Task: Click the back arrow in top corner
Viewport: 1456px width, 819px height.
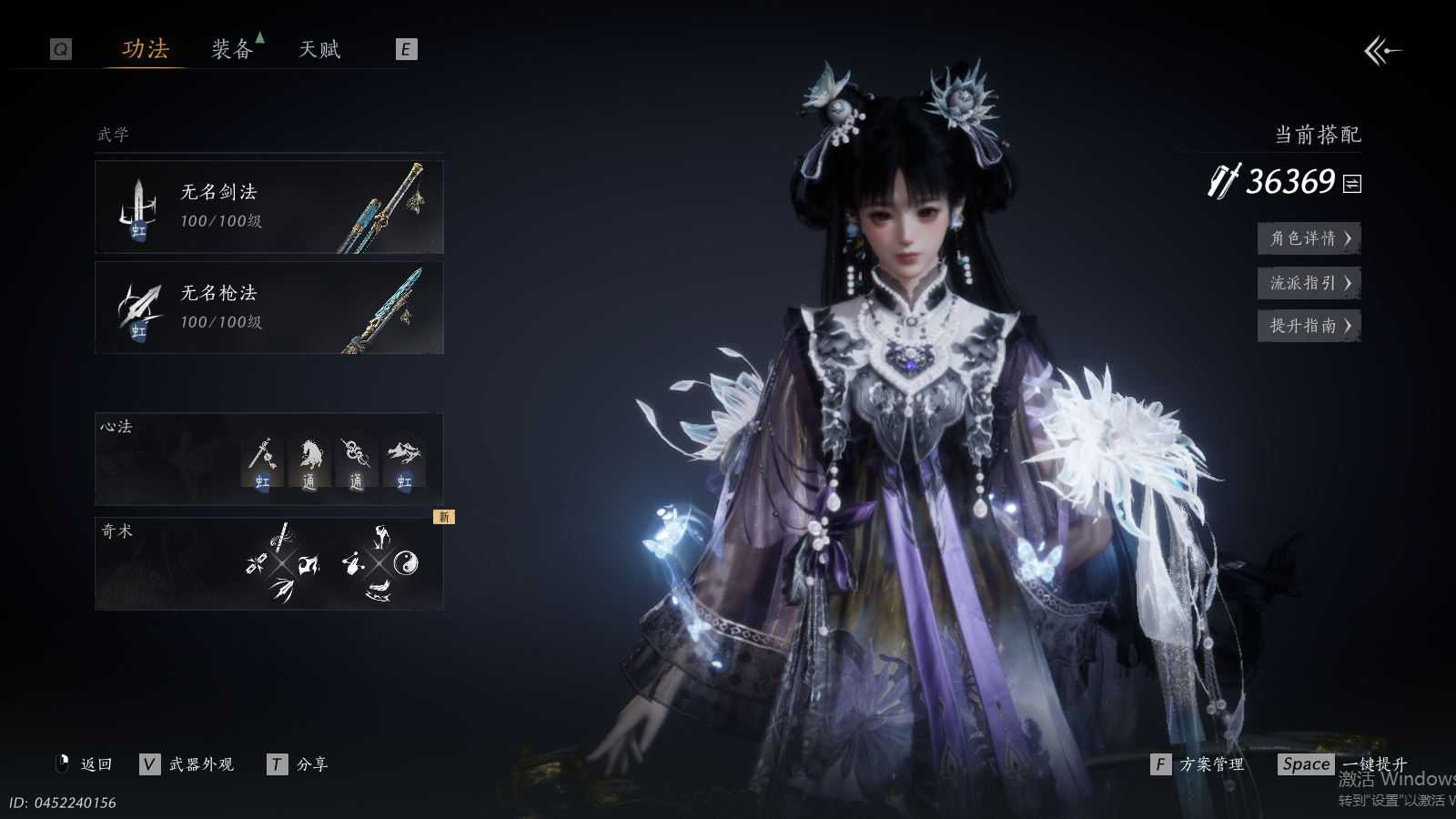Action: pos(1382,51)
